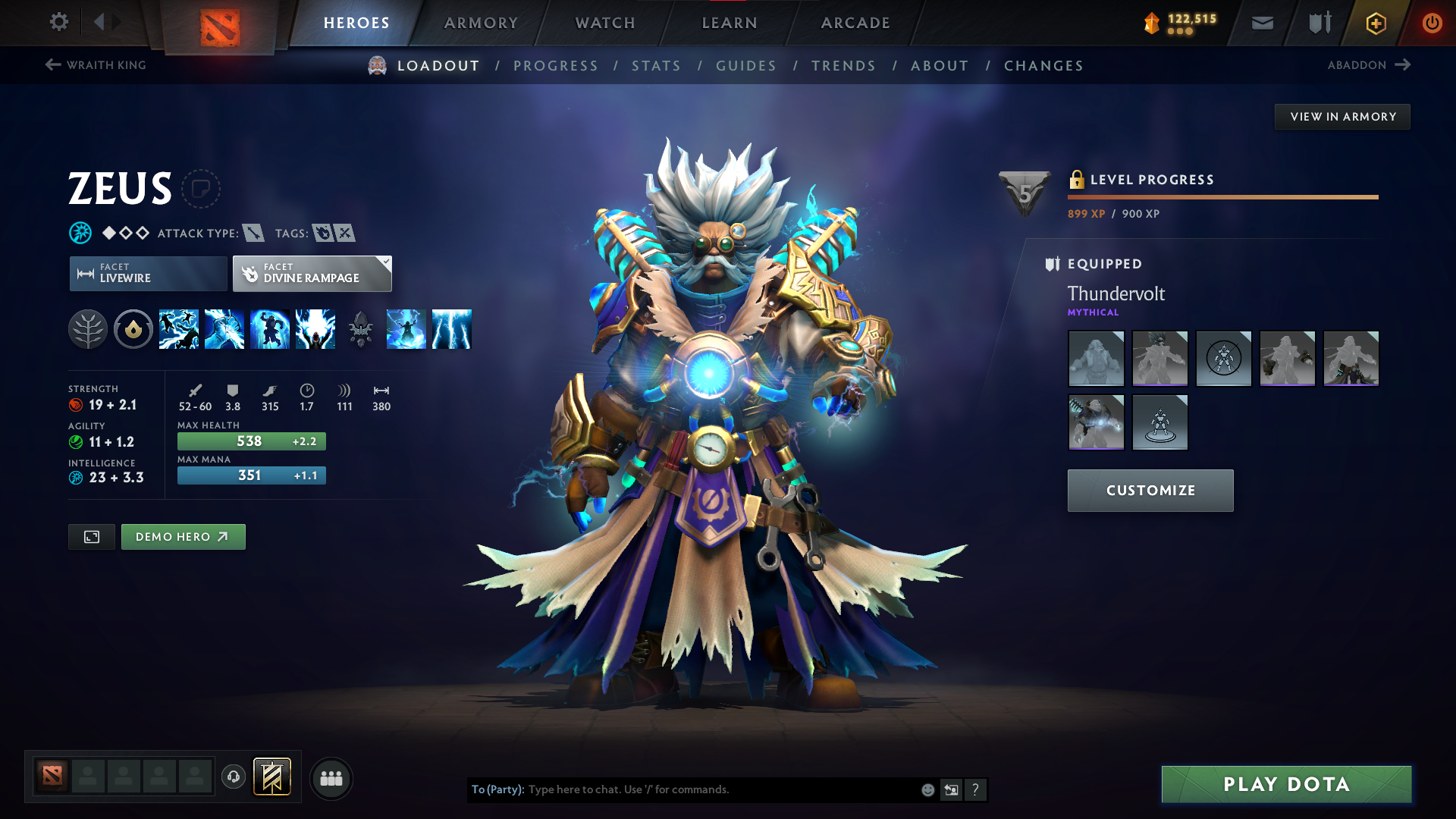This screenshot has height=819, width=1456.
Task: Open the Dota Plus hexagon icon
Action: point(1375,23)
